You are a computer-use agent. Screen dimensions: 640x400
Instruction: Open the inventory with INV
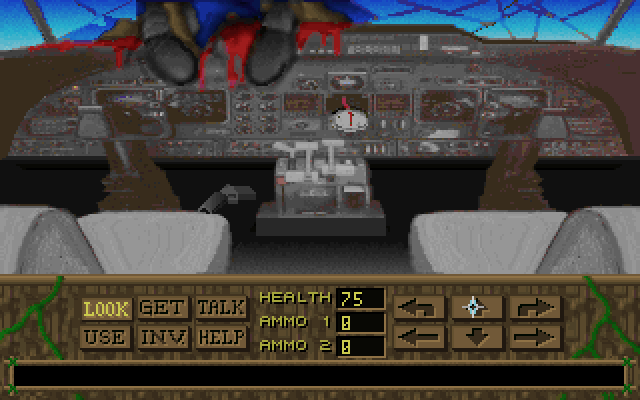tap(163, 337)
